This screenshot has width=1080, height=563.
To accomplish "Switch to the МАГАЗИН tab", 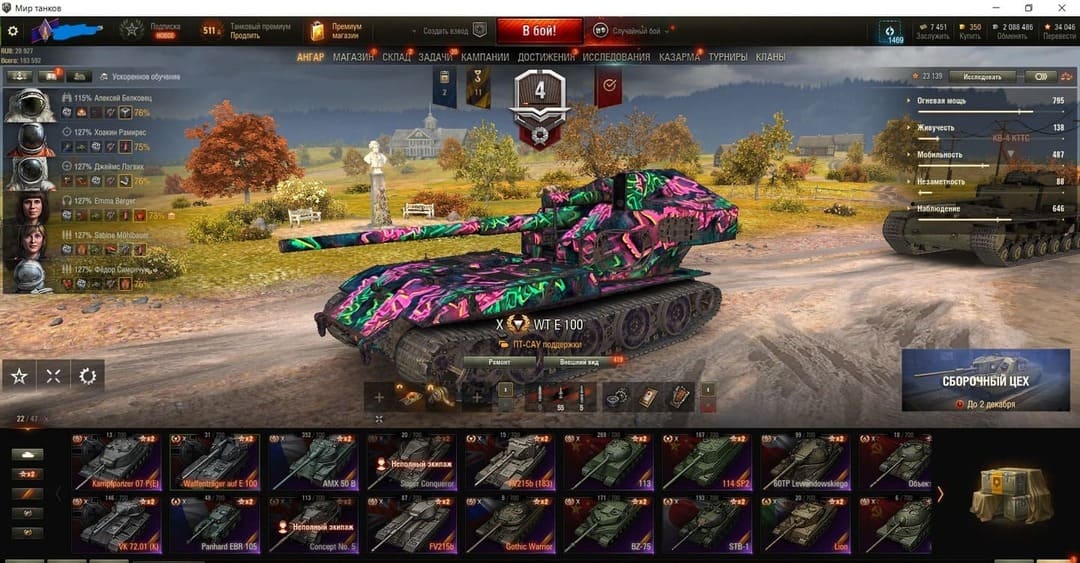I will (x=353, y=57).
